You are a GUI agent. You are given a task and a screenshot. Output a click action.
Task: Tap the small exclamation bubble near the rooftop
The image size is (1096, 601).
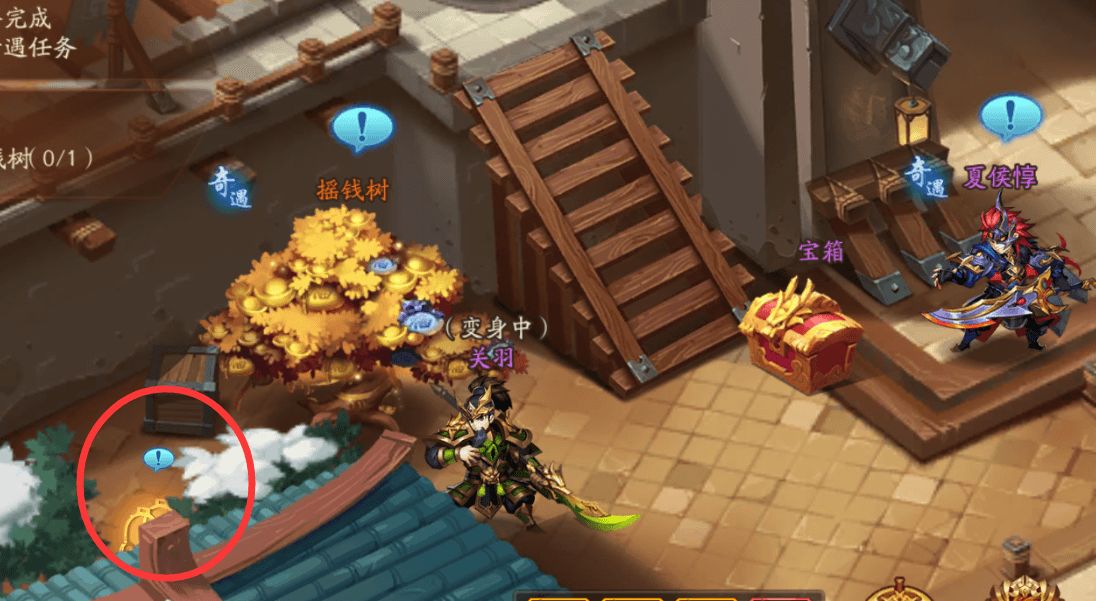click(158, 459)
